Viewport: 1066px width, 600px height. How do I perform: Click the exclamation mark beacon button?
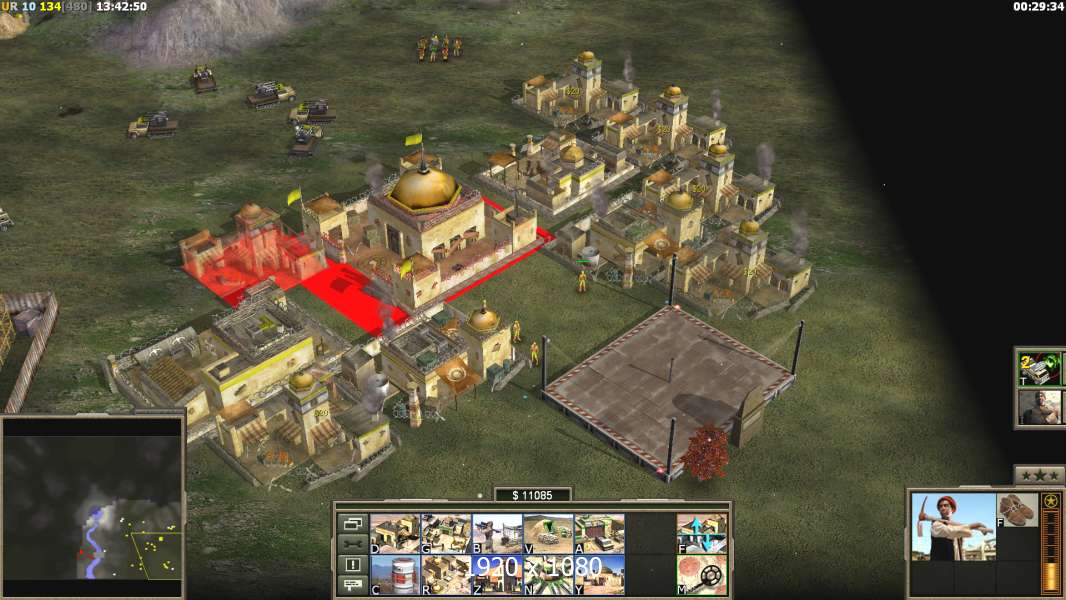pos(352,565)
